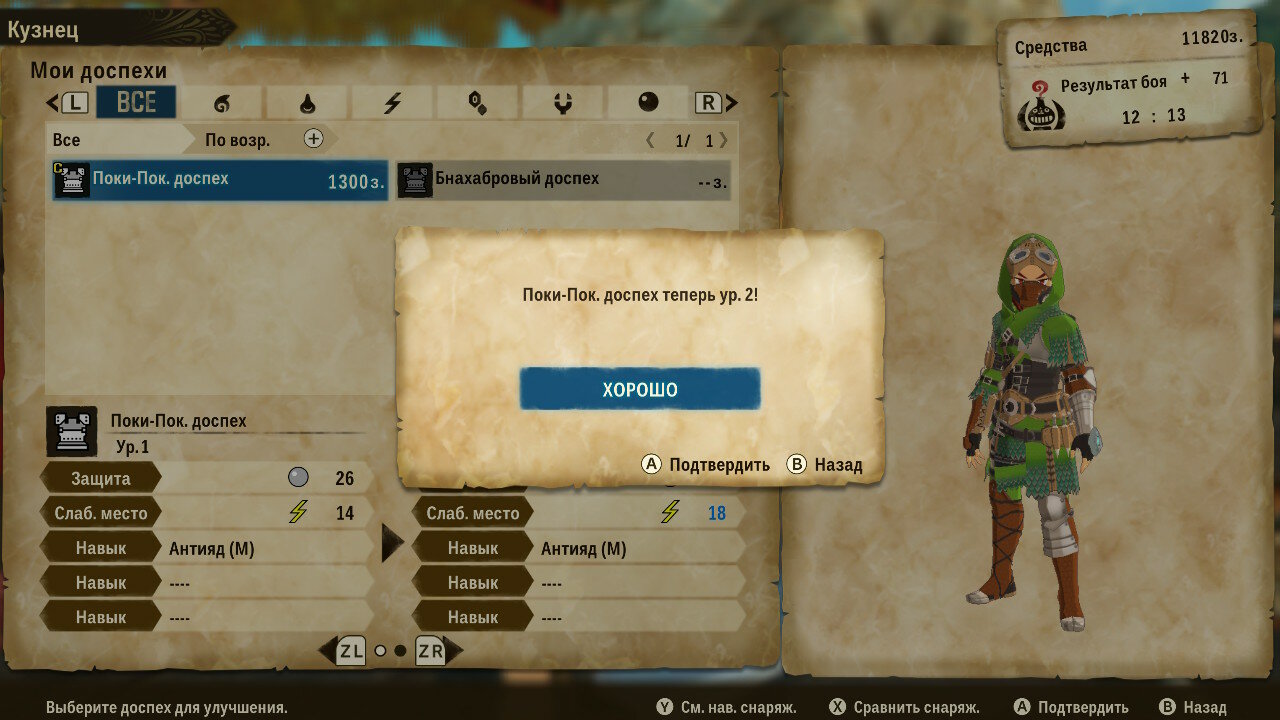Go to the next armor list page
Viewport: 1280px width, 720px height.
click(x=723, y=141)
